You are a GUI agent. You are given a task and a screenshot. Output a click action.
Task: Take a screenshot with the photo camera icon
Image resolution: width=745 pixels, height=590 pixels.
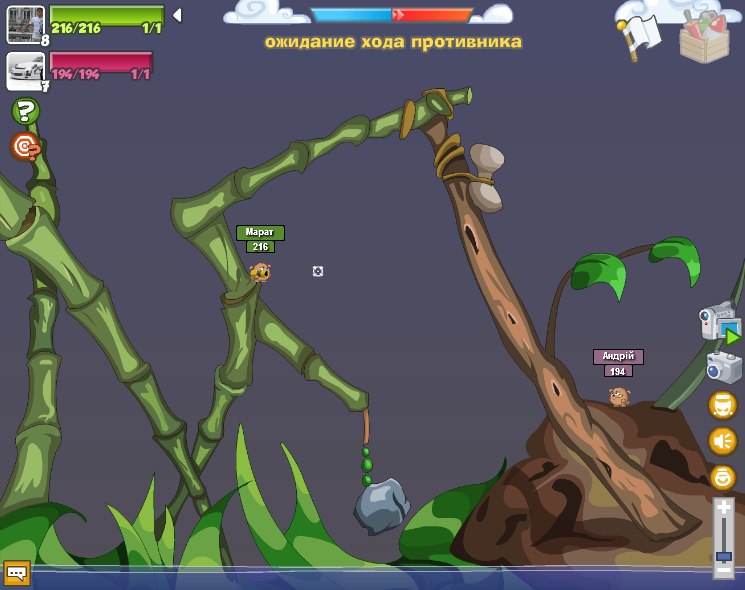point(723,367)
